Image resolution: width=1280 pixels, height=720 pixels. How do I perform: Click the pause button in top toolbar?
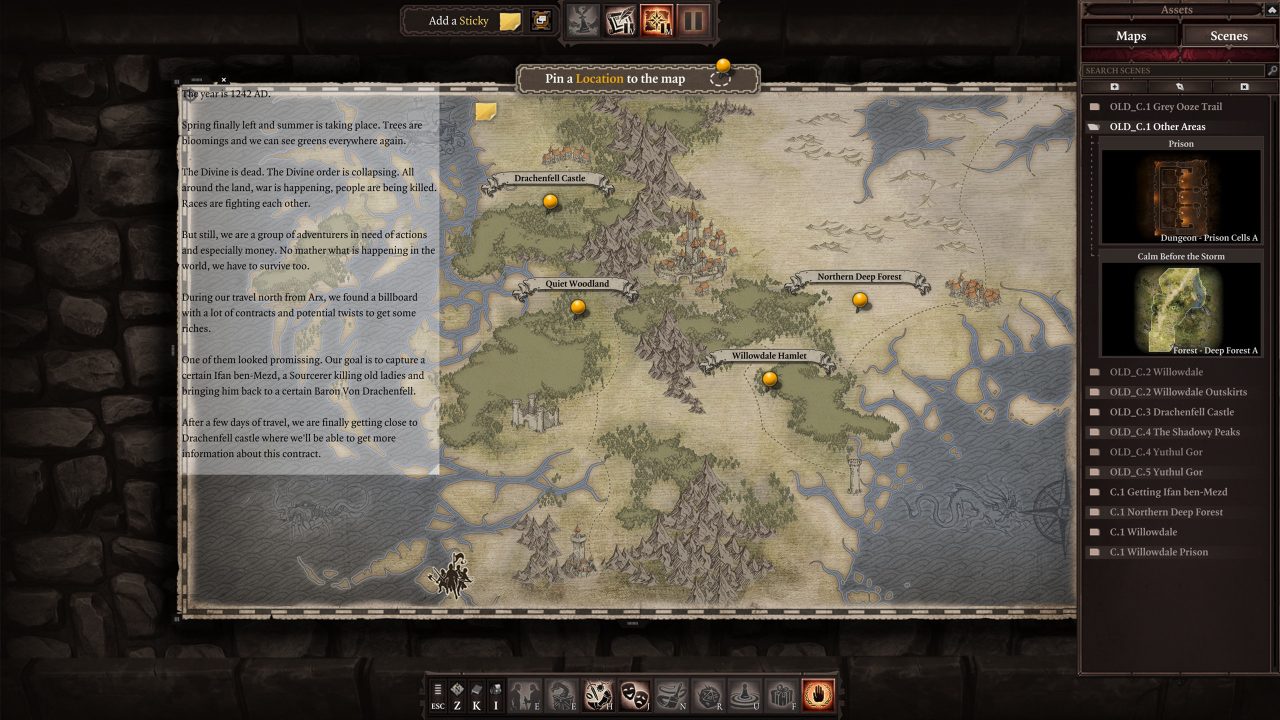(692, 20)
